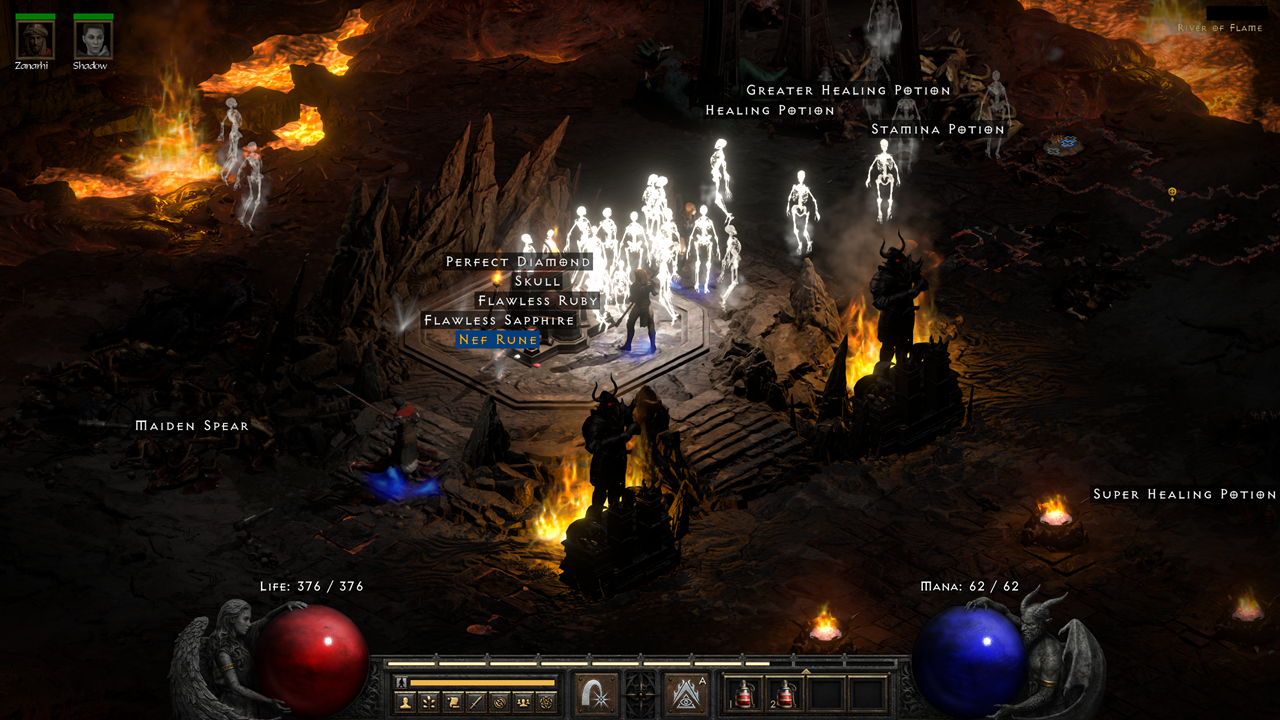This screenshot has height=720, width=1280.
Task: Open the character sheet silhouette button
Action: 406,702
